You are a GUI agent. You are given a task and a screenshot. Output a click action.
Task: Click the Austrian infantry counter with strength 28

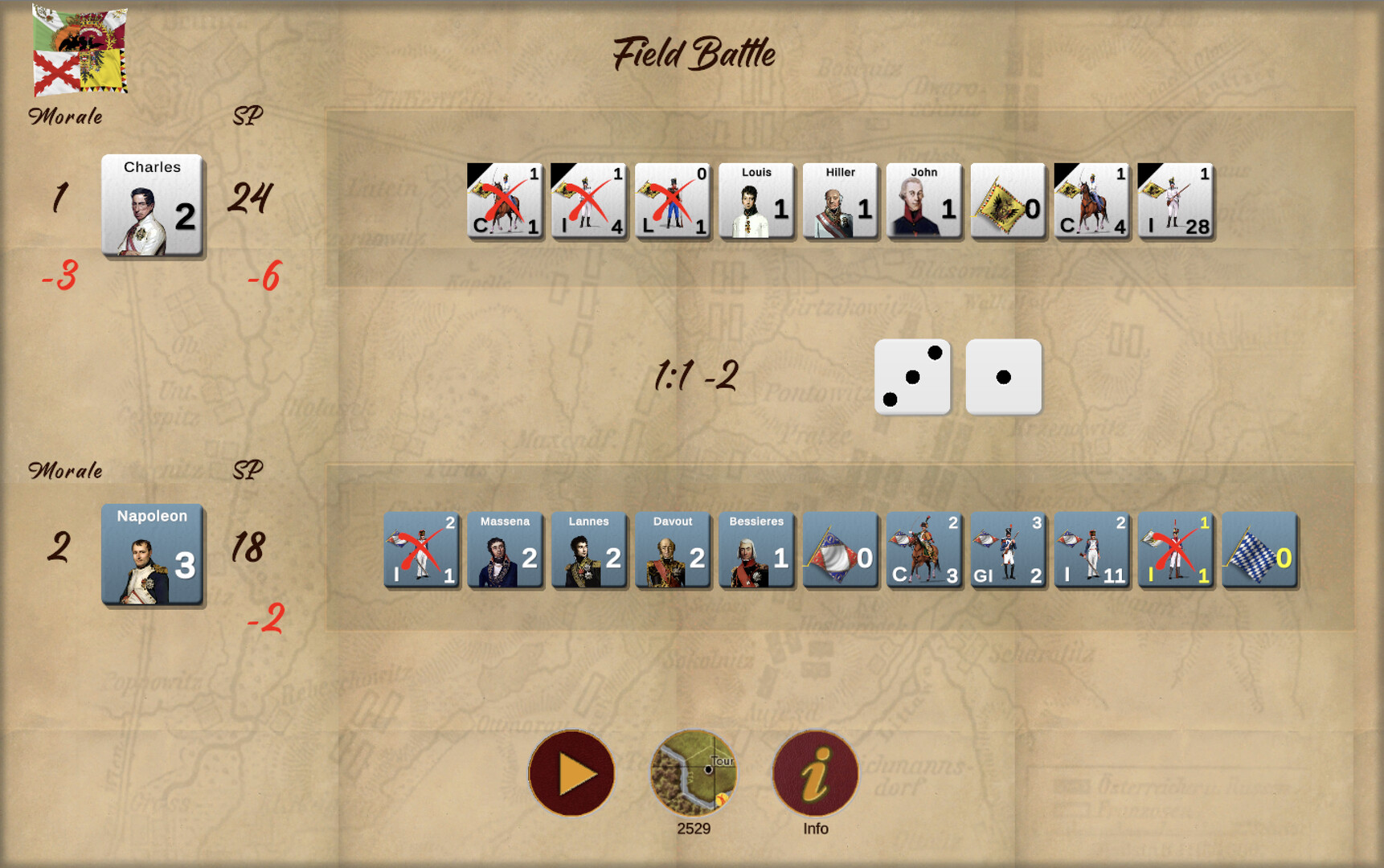coord(1174,201)
